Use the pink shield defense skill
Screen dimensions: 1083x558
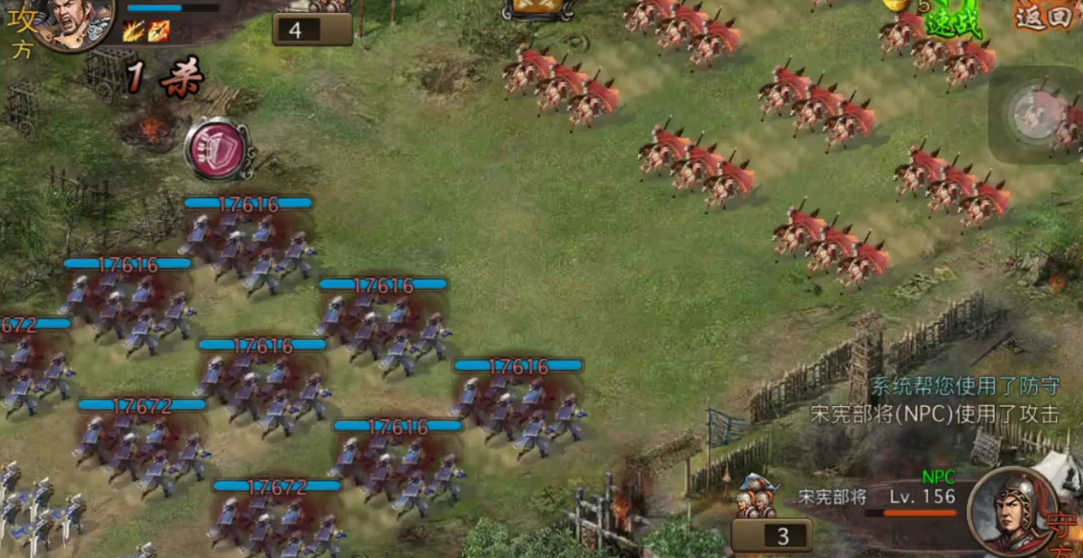(x=217, y=151)
